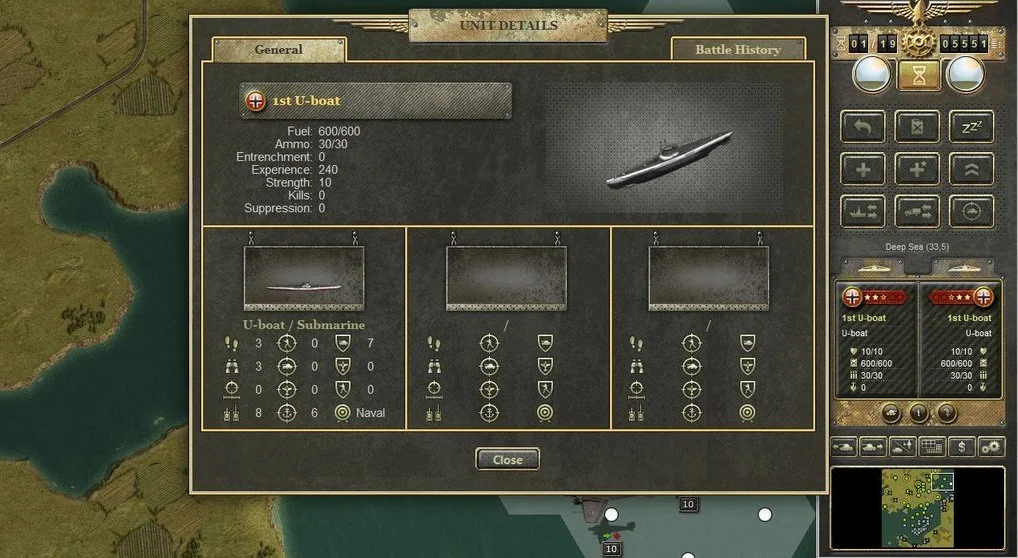End the turn with the hourglass button

click(917, 74)
